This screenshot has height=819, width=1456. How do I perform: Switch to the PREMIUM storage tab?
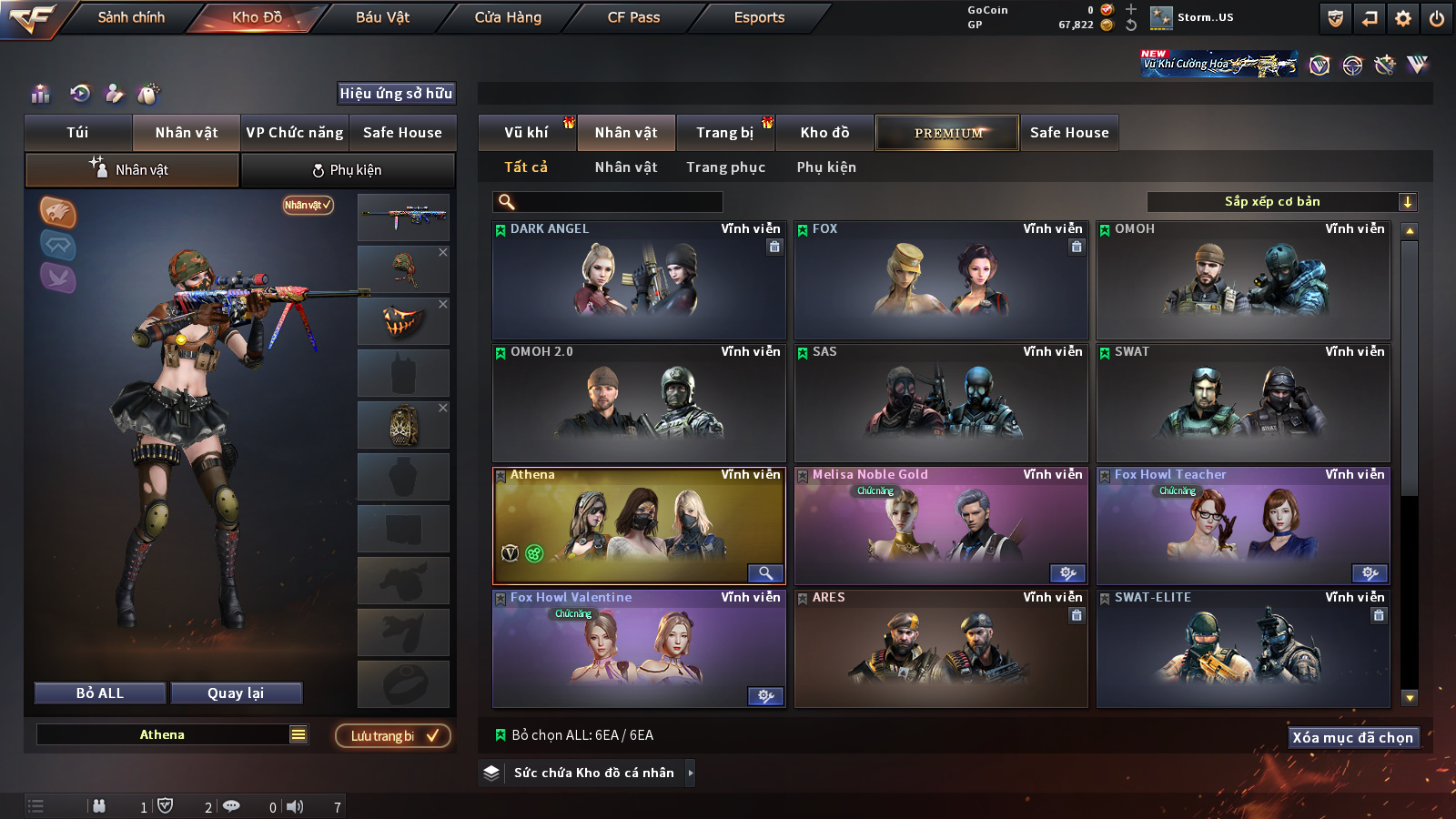point(947,133)
